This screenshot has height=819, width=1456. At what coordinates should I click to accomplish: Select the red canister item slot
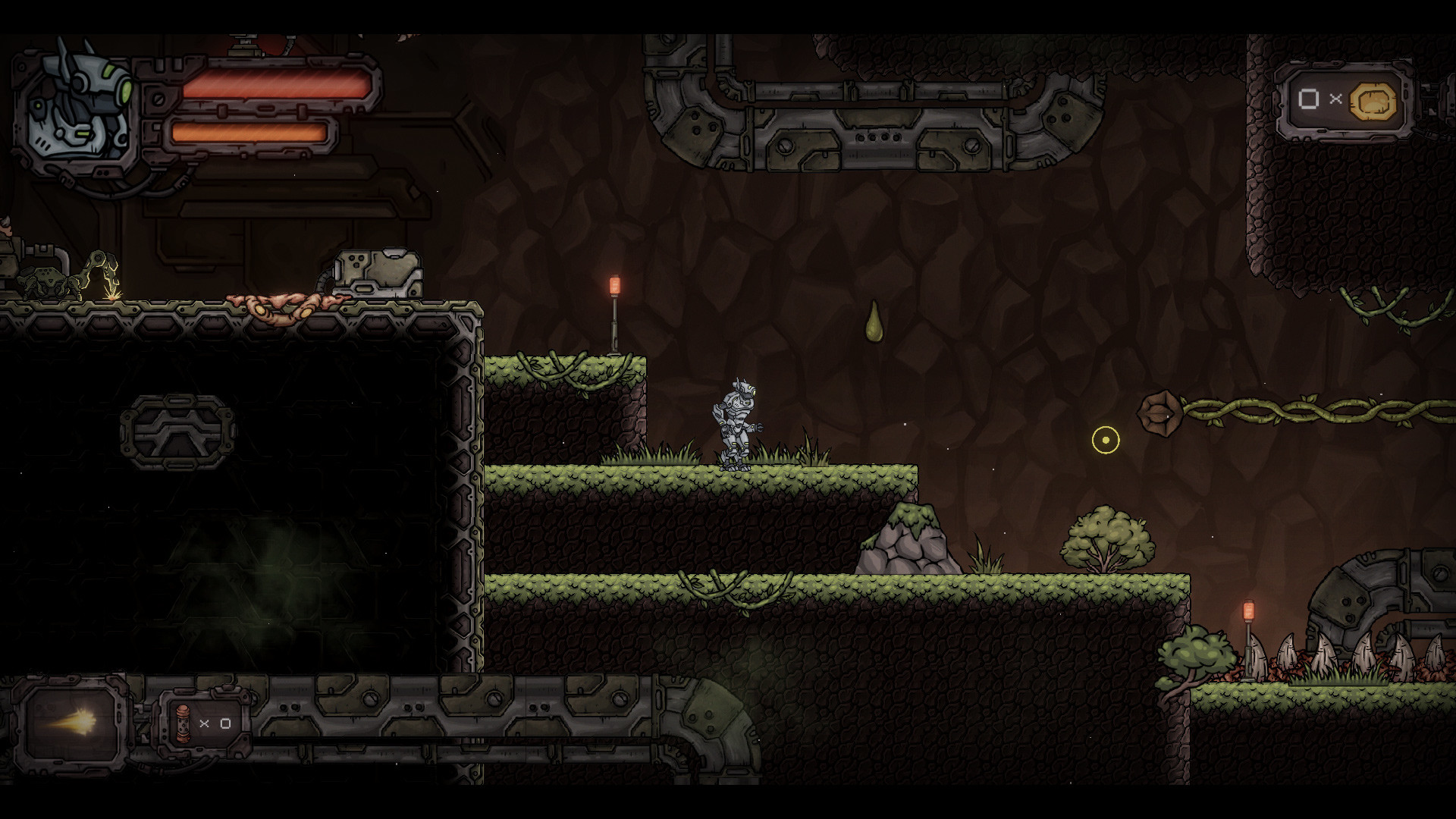(x=183, y=723)
